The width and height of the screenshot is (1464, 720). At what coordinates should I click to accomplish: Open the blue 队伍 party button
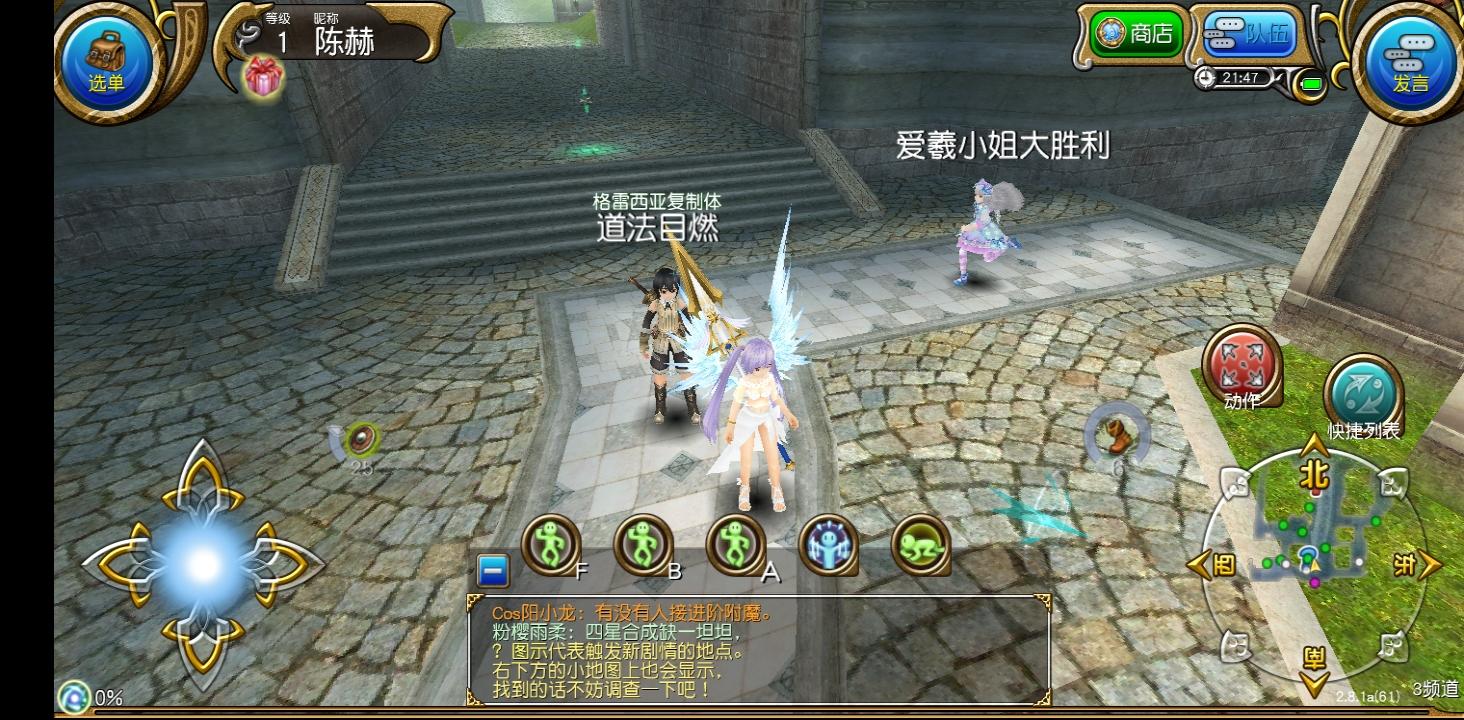coord(1247,33)
